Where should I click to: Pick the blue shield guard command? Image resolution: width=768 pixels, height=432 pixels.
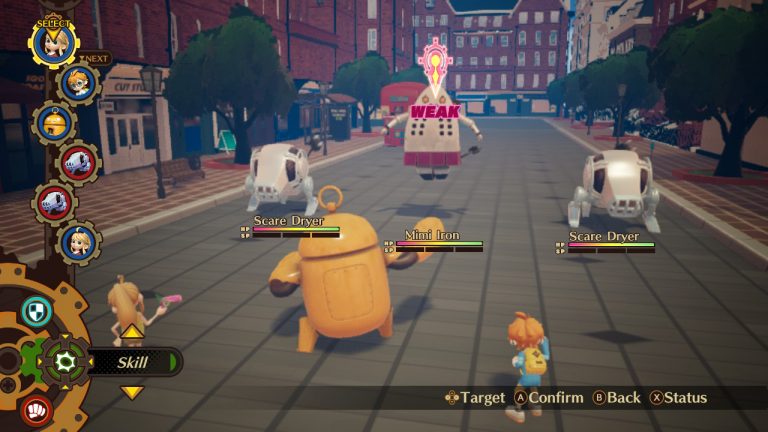[x=36, y=311]
